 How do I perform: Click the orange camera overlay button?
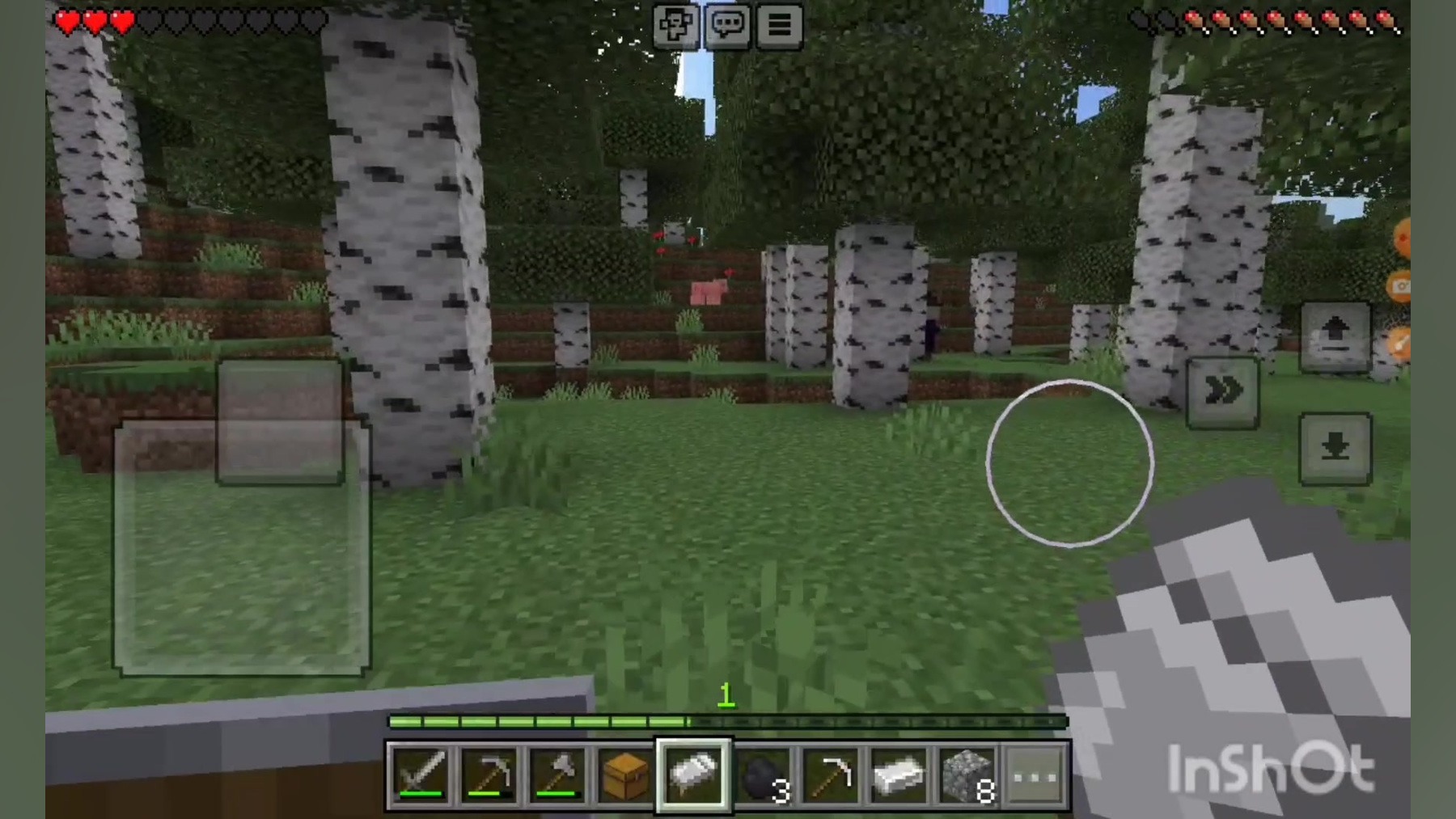point(1401,287)
